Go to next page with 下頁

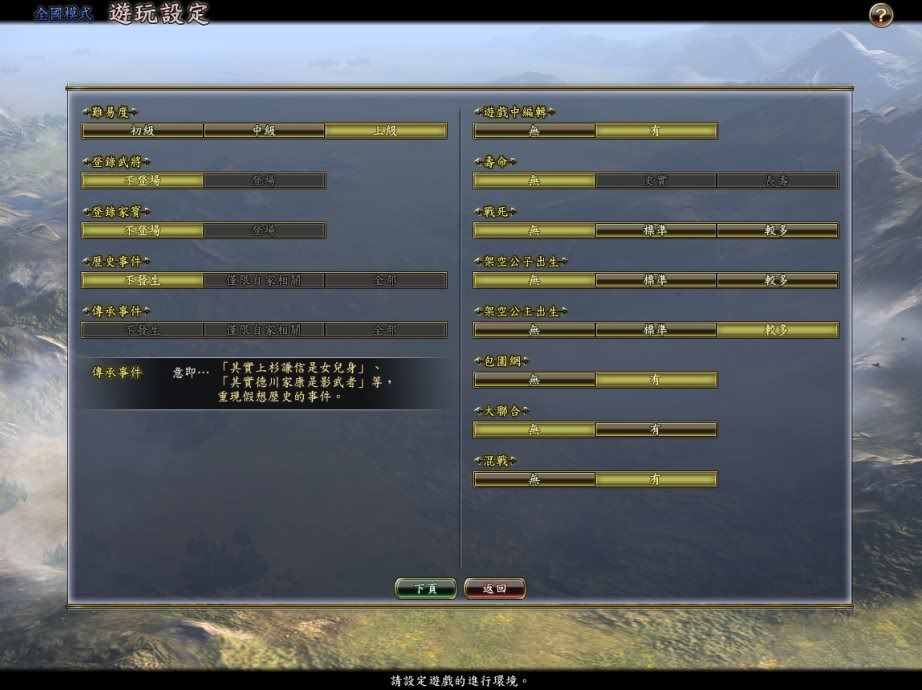(x=425, y=589)
